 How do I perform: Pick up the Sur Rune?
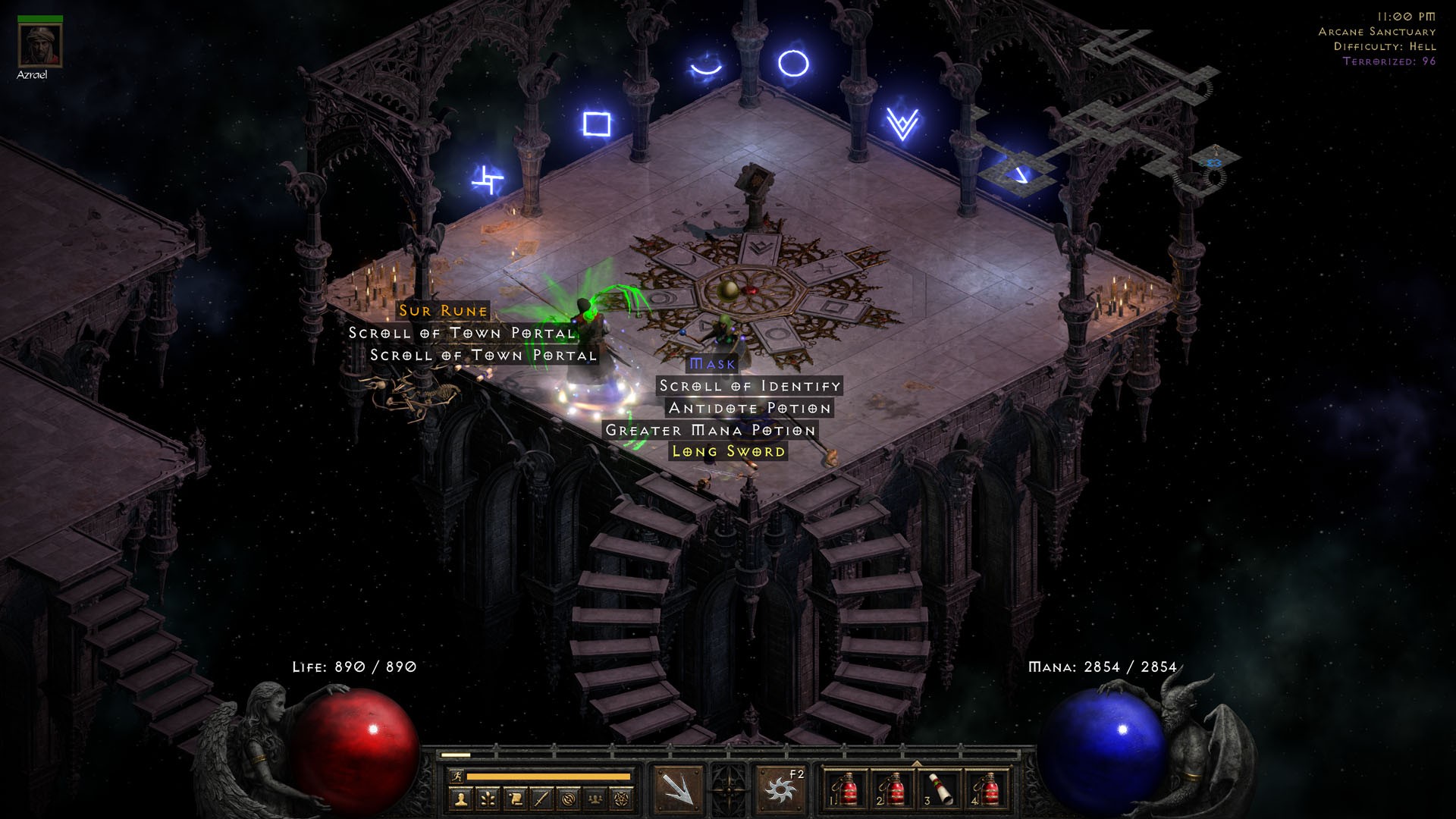441,310
